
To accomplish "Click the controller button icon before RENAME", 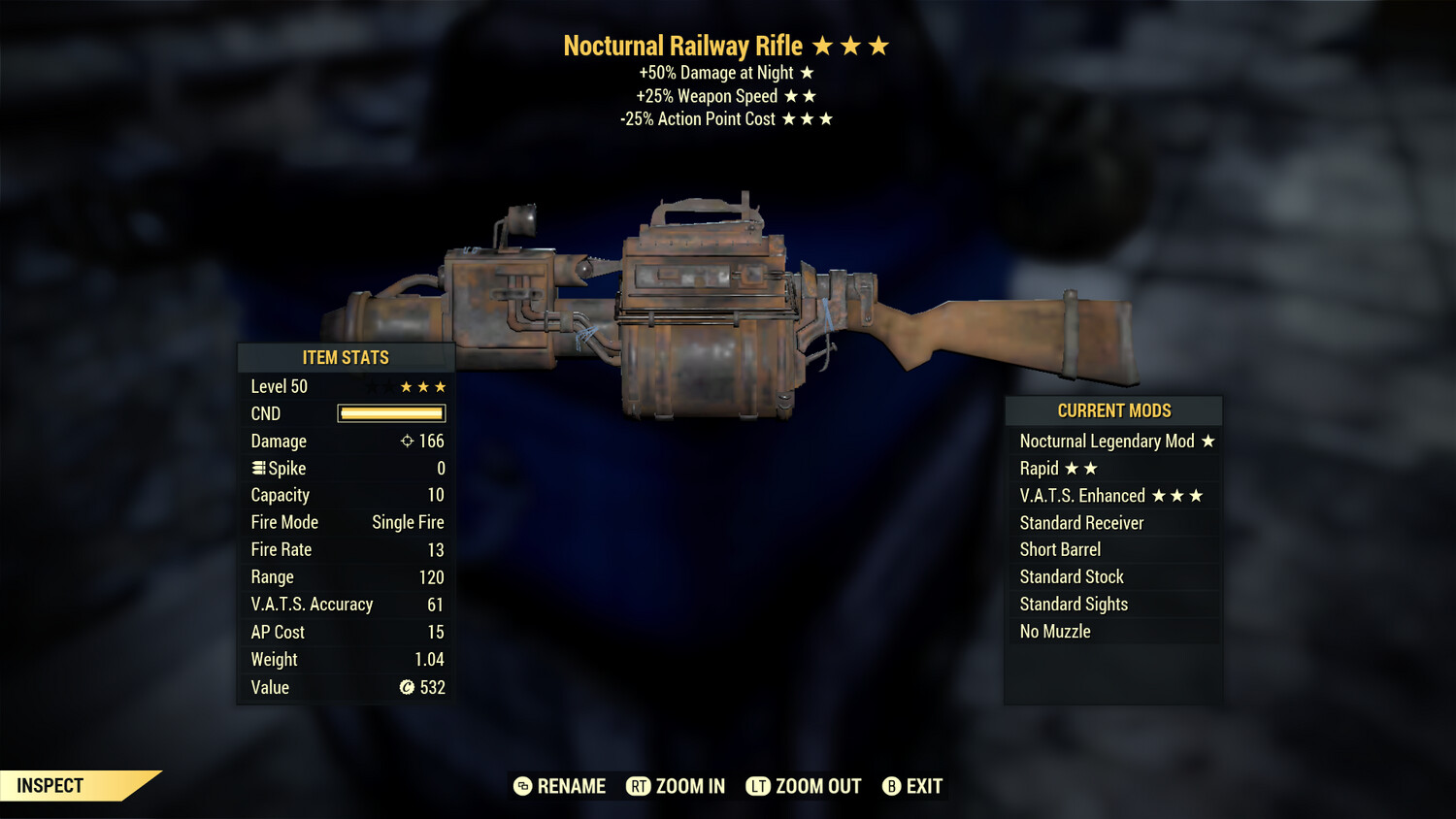I will 522,786.
